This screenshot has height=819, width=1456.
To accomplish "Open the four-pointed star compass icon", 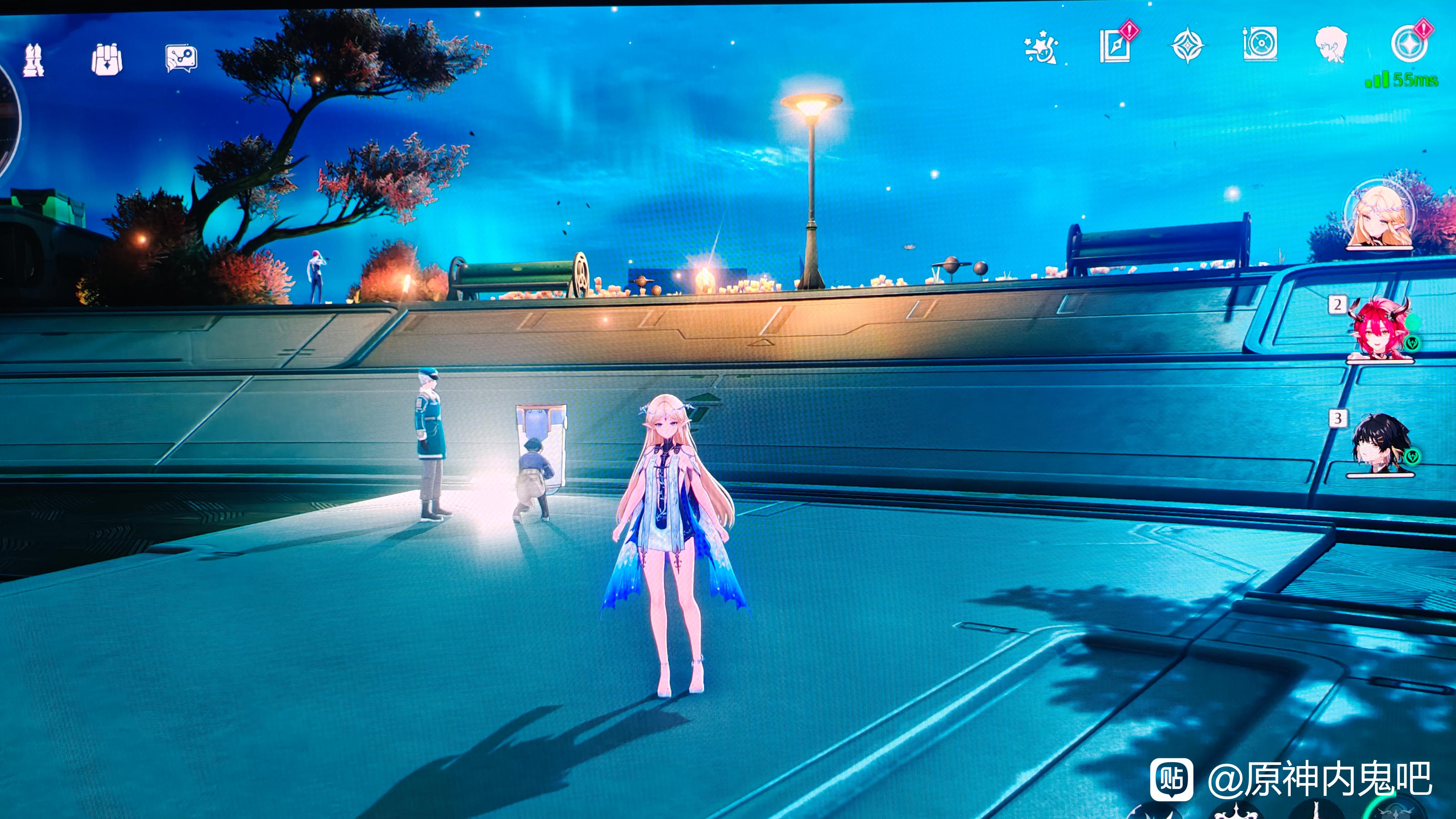I will [x=1187, y=45].
